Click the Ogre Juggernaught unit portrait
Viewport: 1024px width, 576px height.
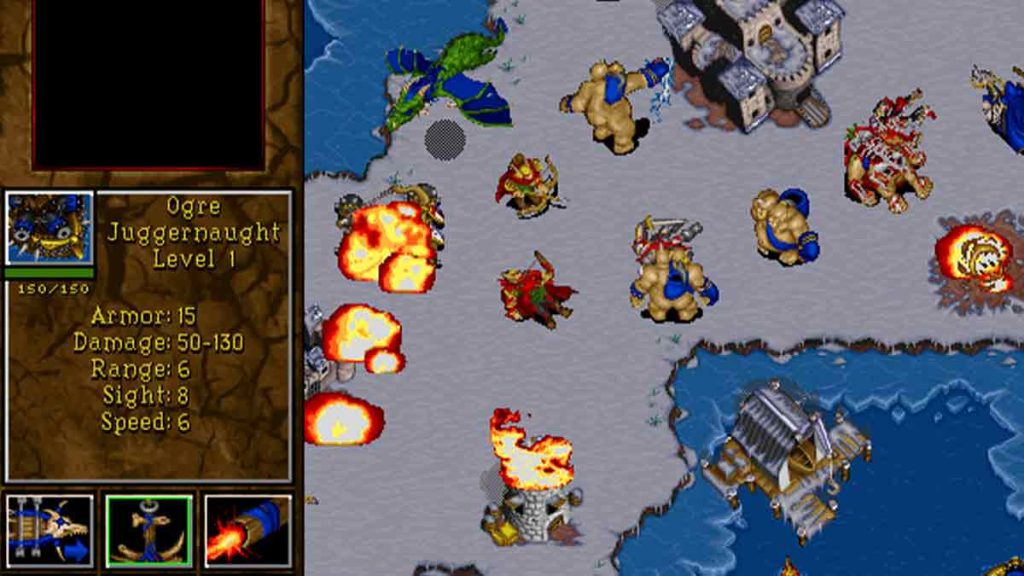coord(50,230)
